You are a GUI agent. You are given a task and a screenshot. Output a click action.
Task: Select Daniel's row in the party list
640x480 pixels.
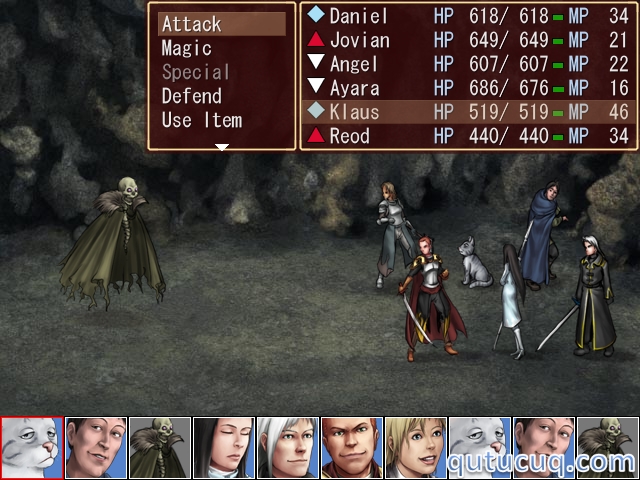468,16
